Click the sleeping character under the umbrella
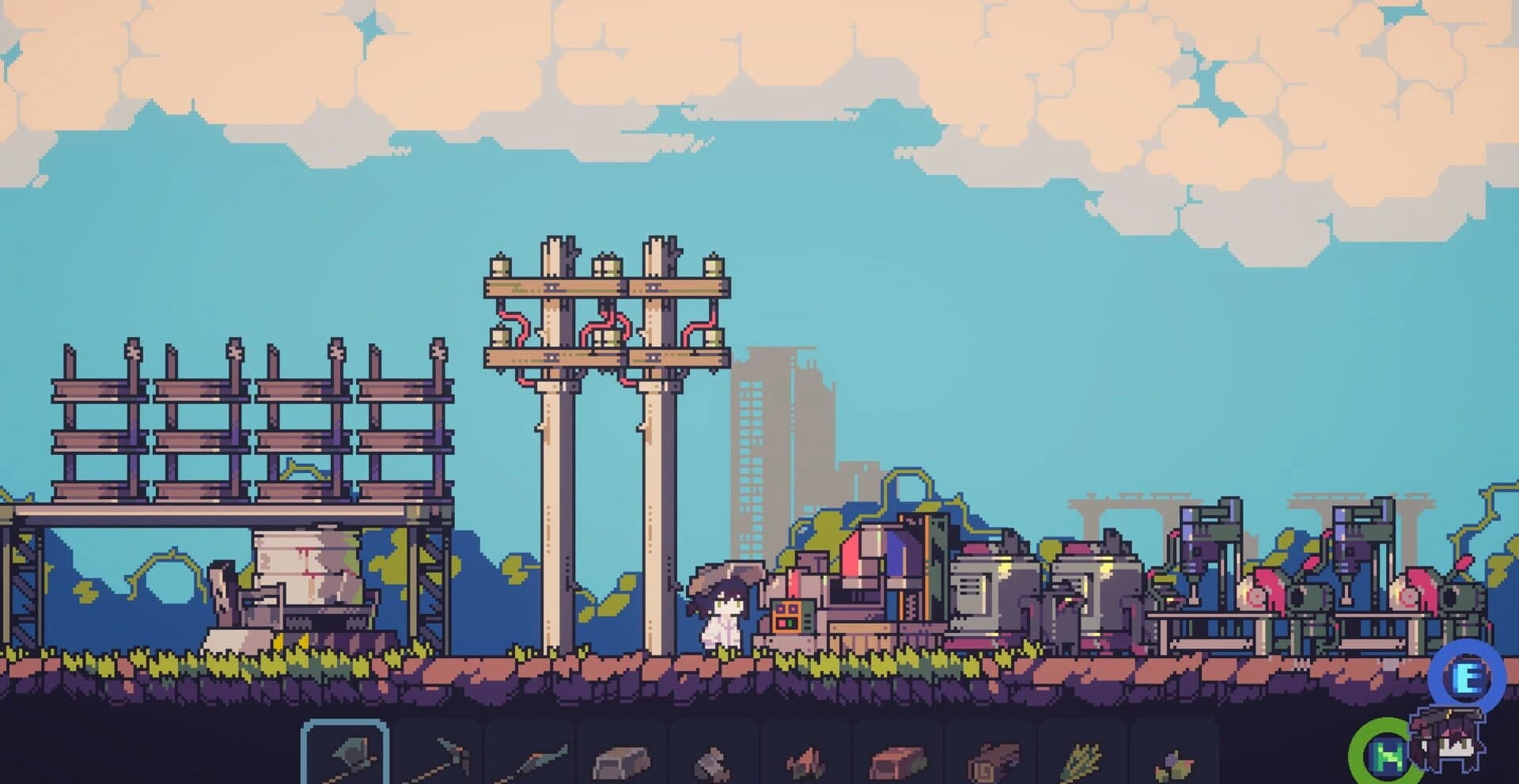 pos(729,617)
